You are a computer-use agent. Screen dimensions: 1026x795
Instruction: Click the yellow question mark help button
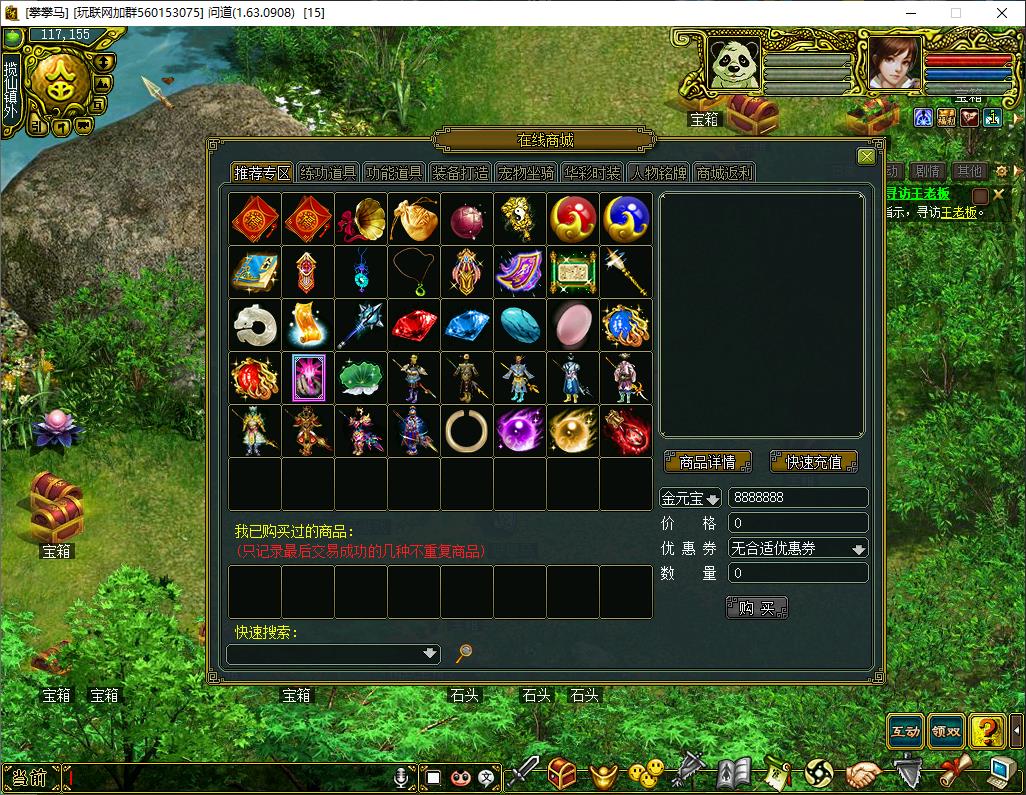pyautogui.click(x=987, y=731)
